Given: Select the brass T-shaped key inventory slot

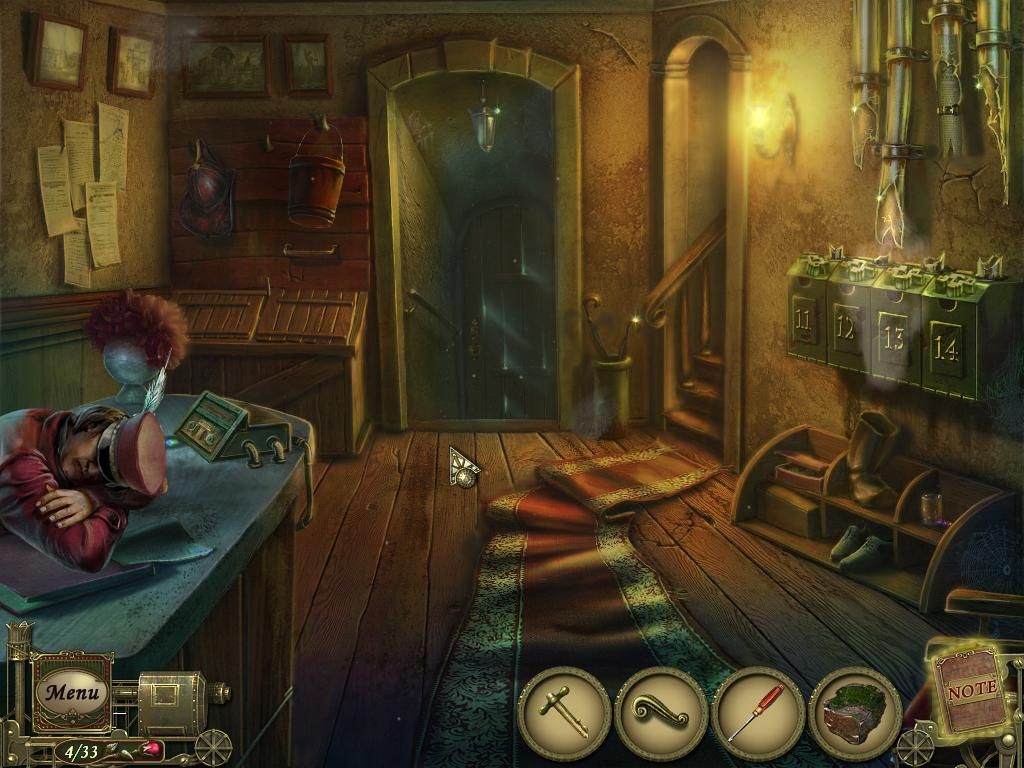Looking at the screenshot, I should 565,713.
